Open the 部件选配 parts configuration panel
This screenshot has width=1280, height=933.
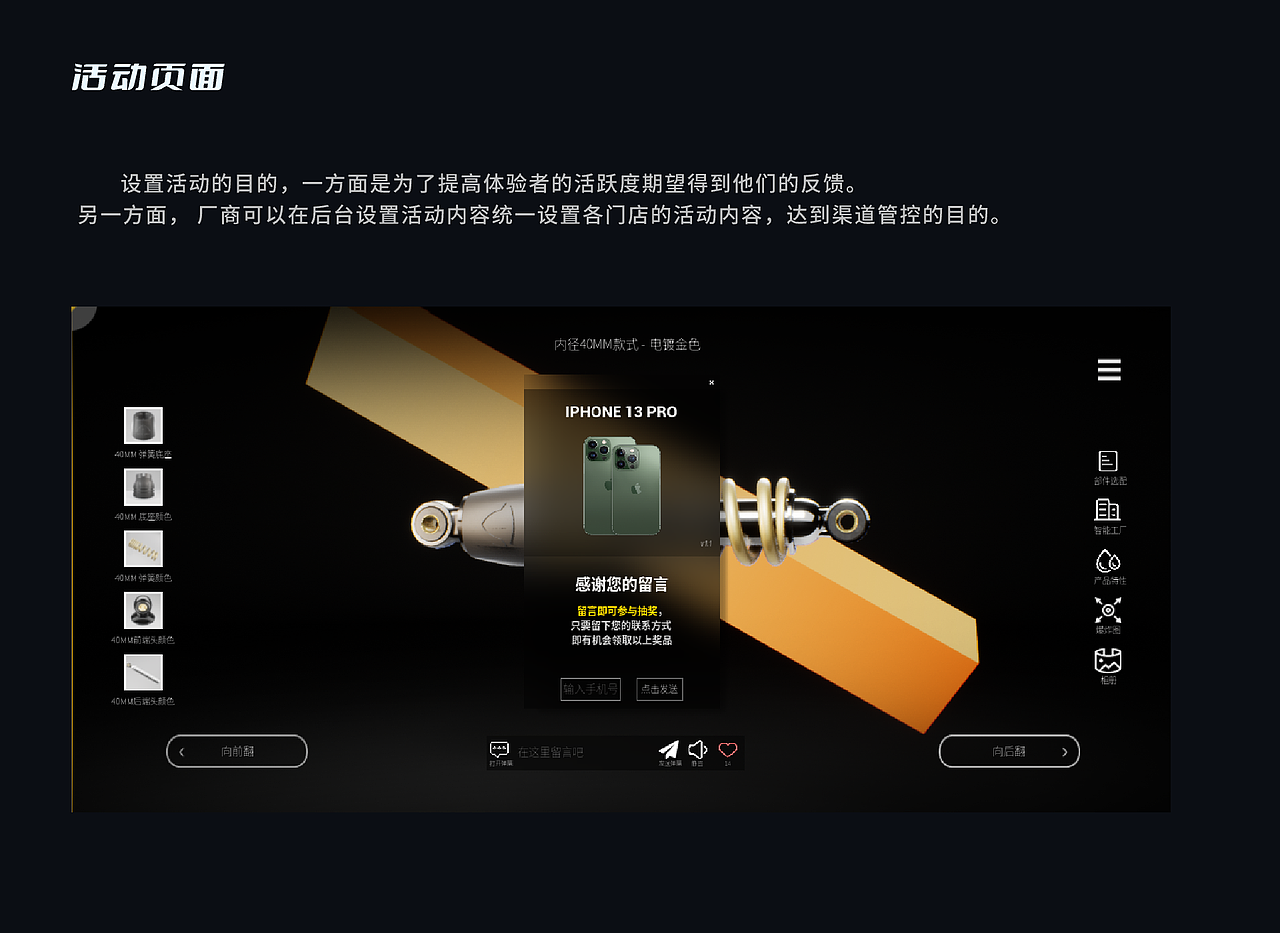click(1108, 463)
